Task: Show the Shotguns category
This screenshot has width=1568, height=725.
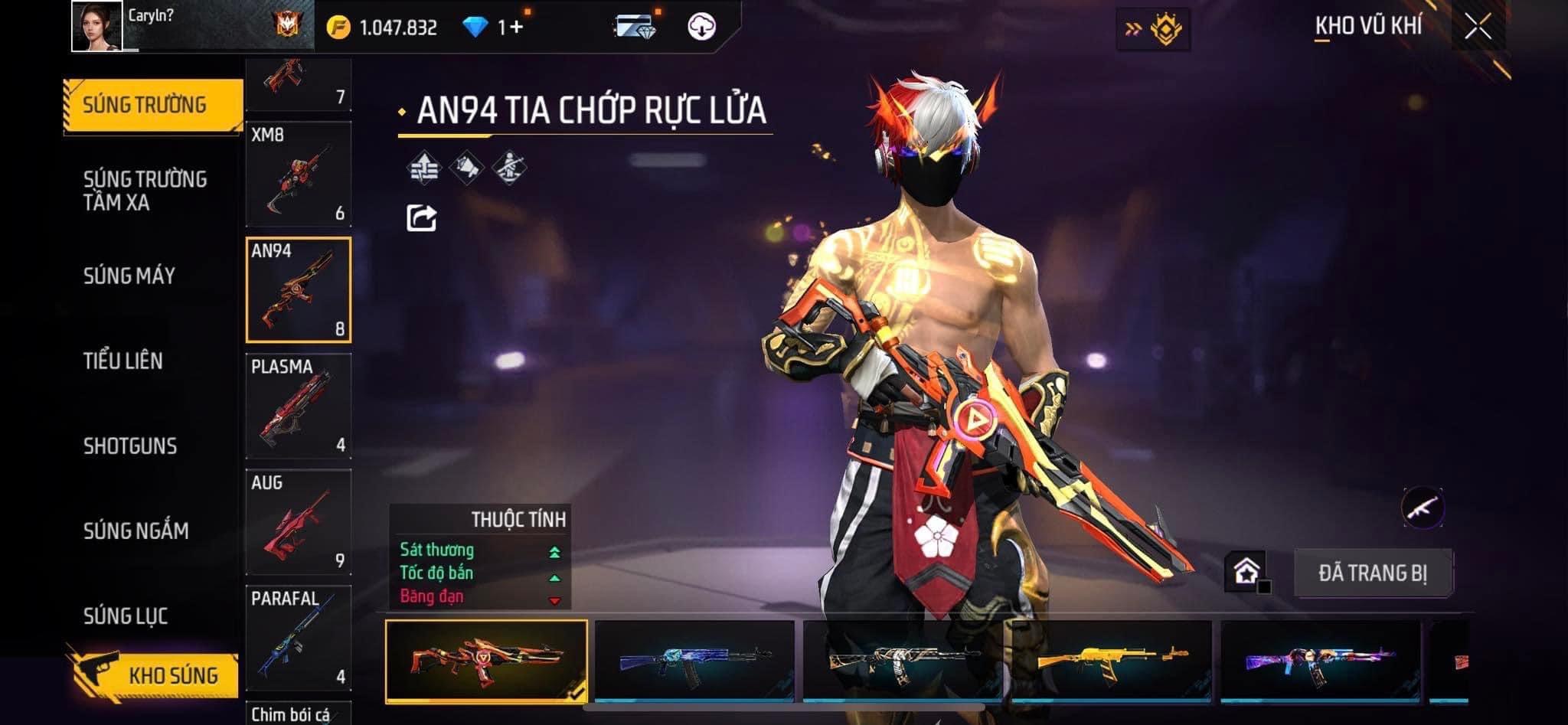Action: (x=130, y=446)
